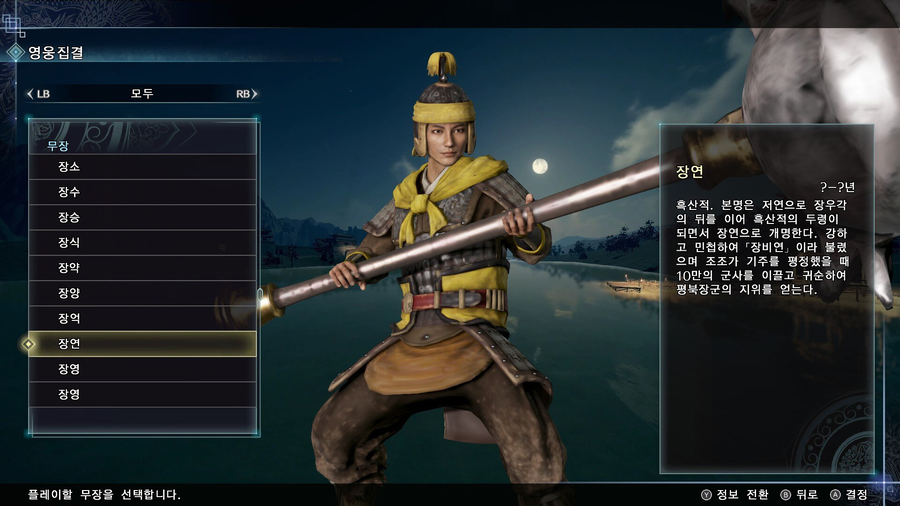Screen dimensions: 900x506
Task: Pick the officer named 장승
Action: pos(143,217)
